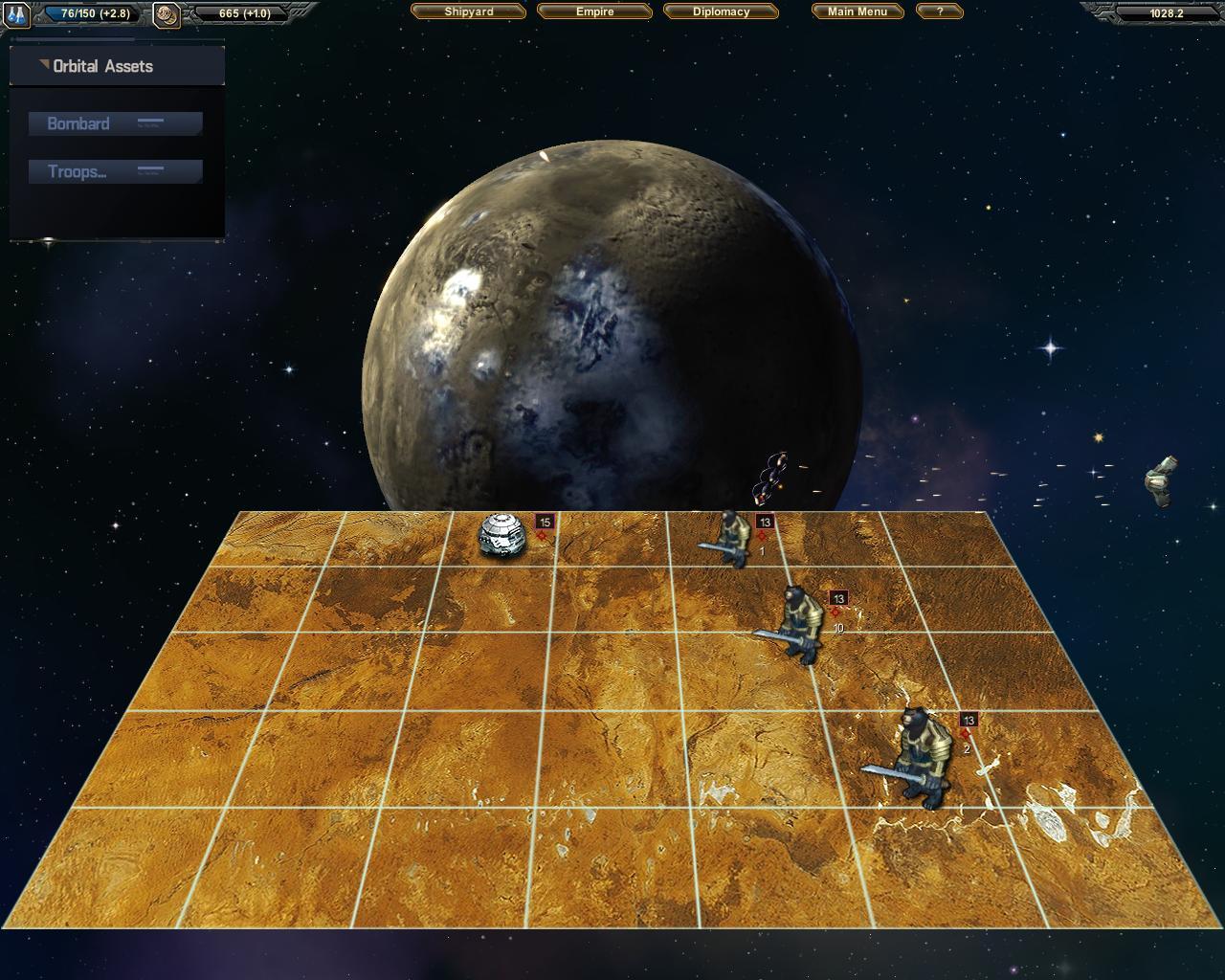Image resolution: width=1225 pixels, height=980 pixels.
Task: Activate the Bombard orbital command
Action: tap(115, 123)
